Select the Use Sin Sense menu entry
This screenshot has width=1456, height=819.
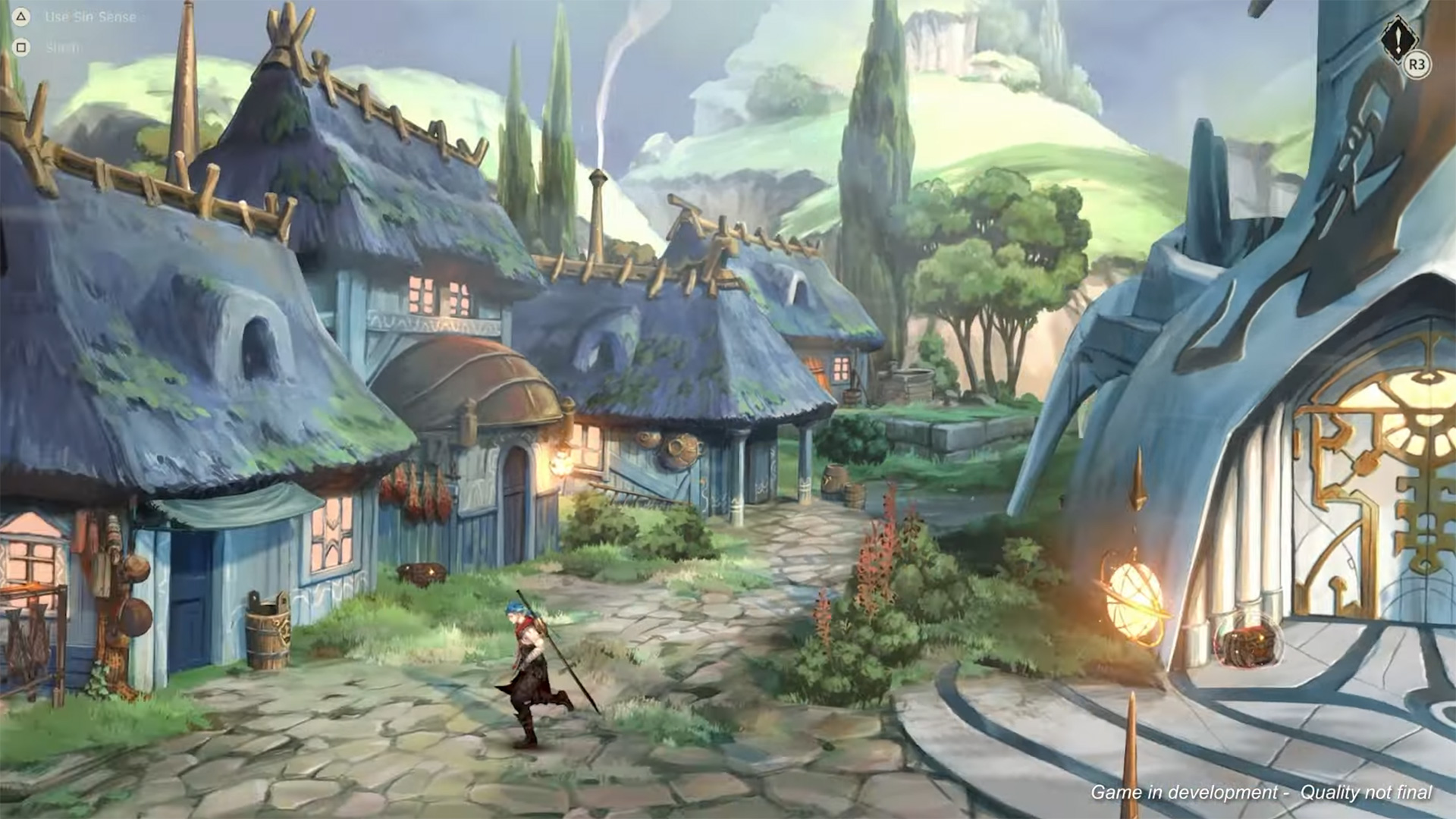click(91, 15)
